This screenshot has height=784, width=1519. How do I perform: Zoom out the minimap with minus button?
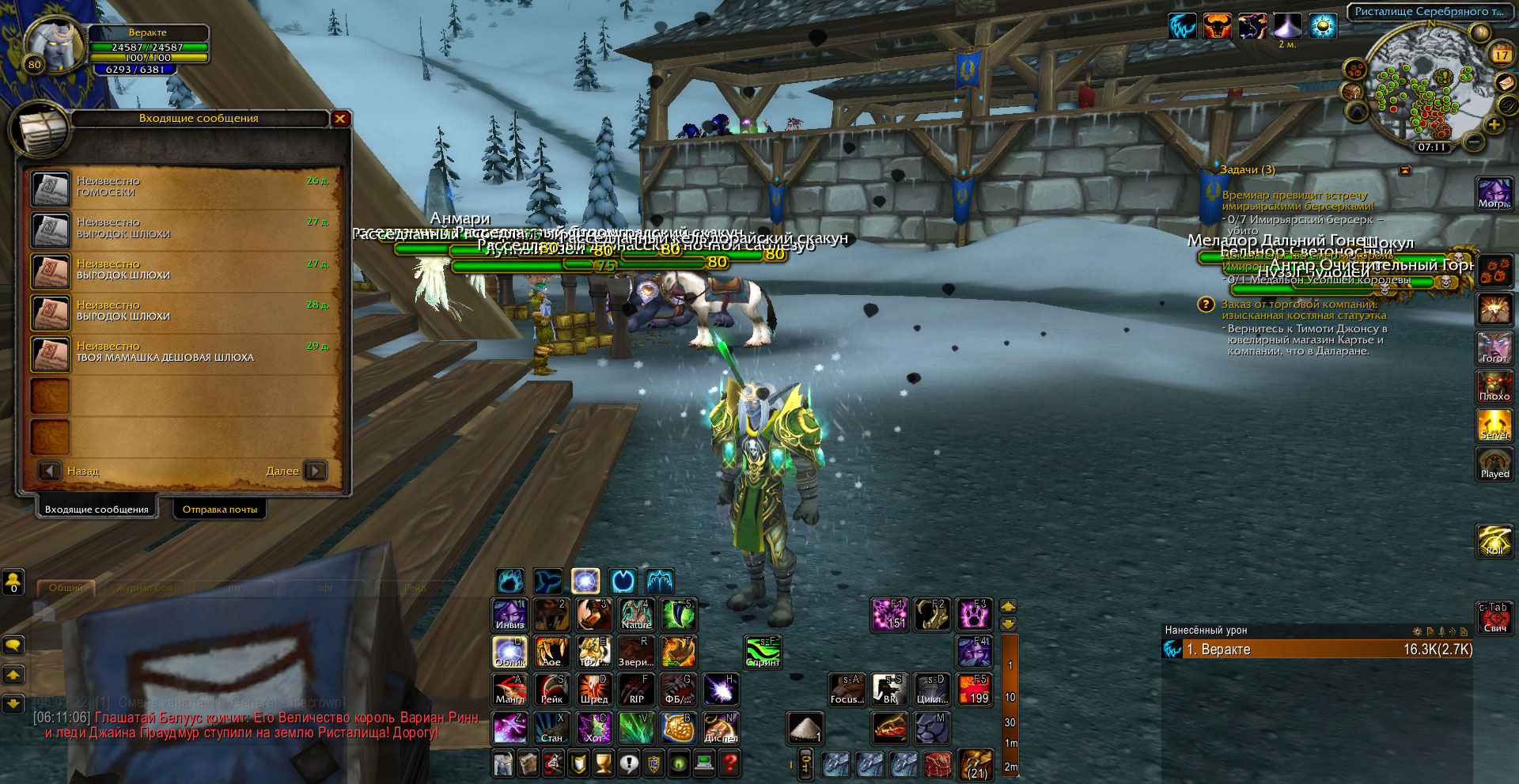coord(1473,142)
